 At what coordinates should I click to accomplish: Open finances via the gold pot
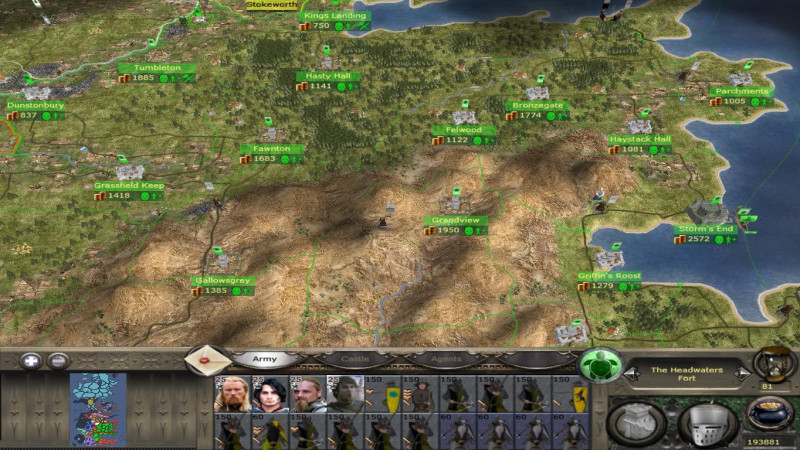click(771, 414)
